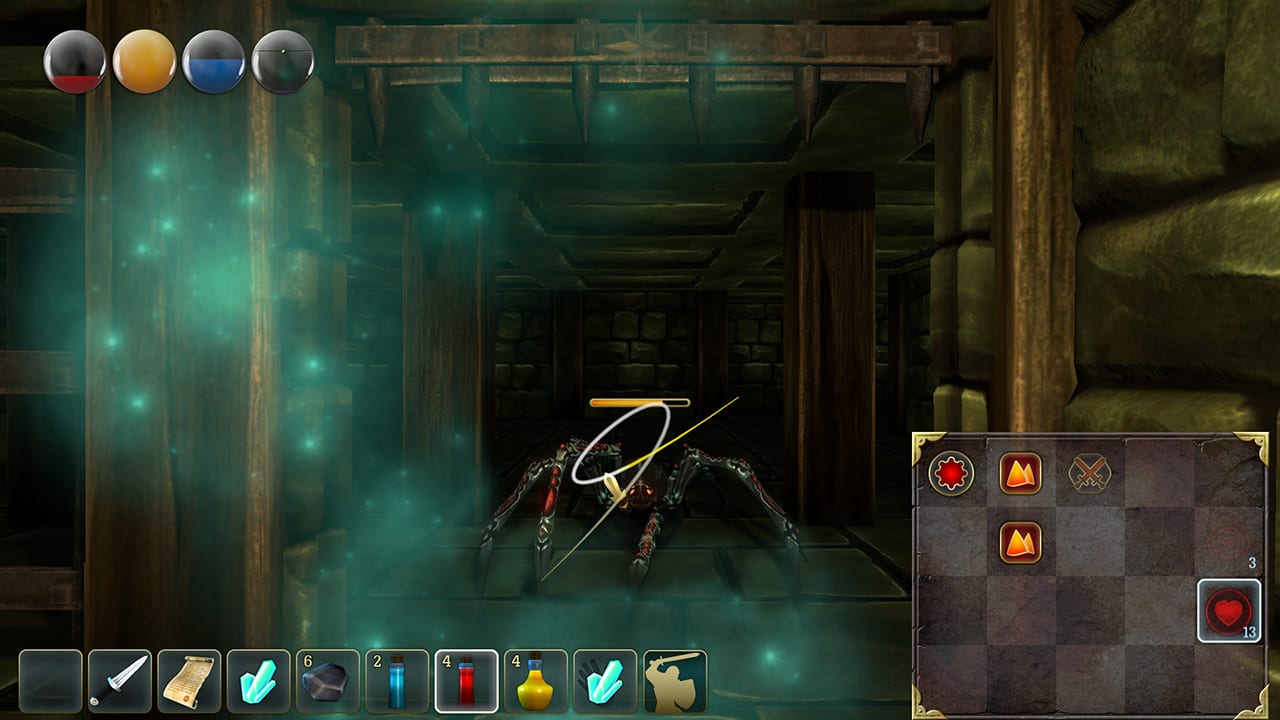Click the red gear token on the board
The image size is (1280, 720).
click(952, 472)
